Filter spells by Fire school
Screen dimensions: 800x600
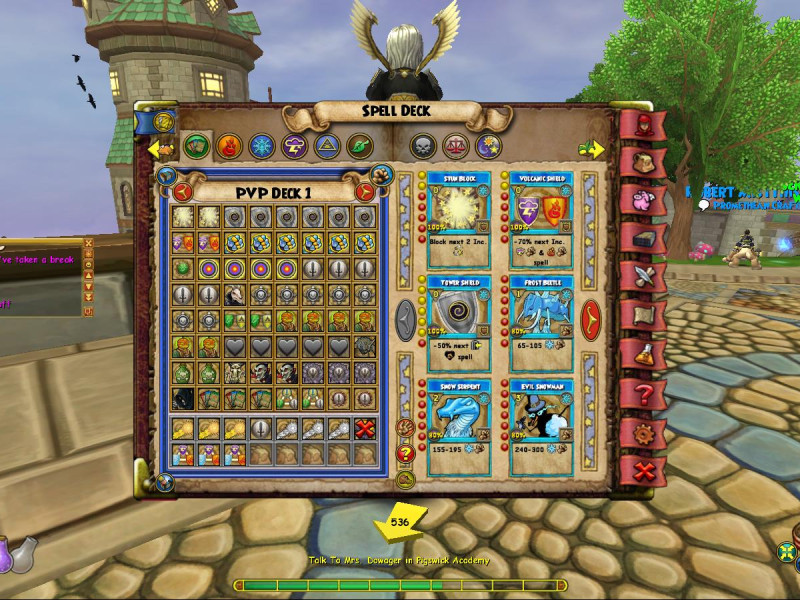pyautogui.click(x=229, y=146)
